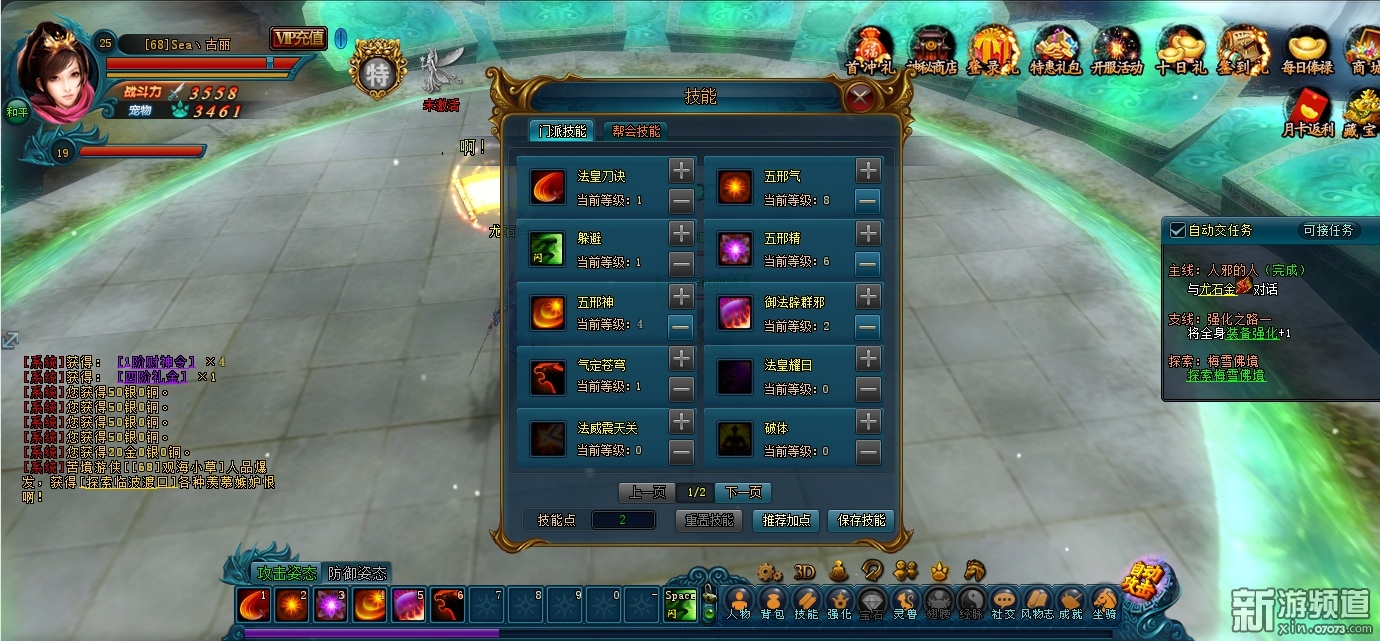The image size is (1380, 641).
Task: Click the VIP充值 recharge button
Action: (298, 38)
